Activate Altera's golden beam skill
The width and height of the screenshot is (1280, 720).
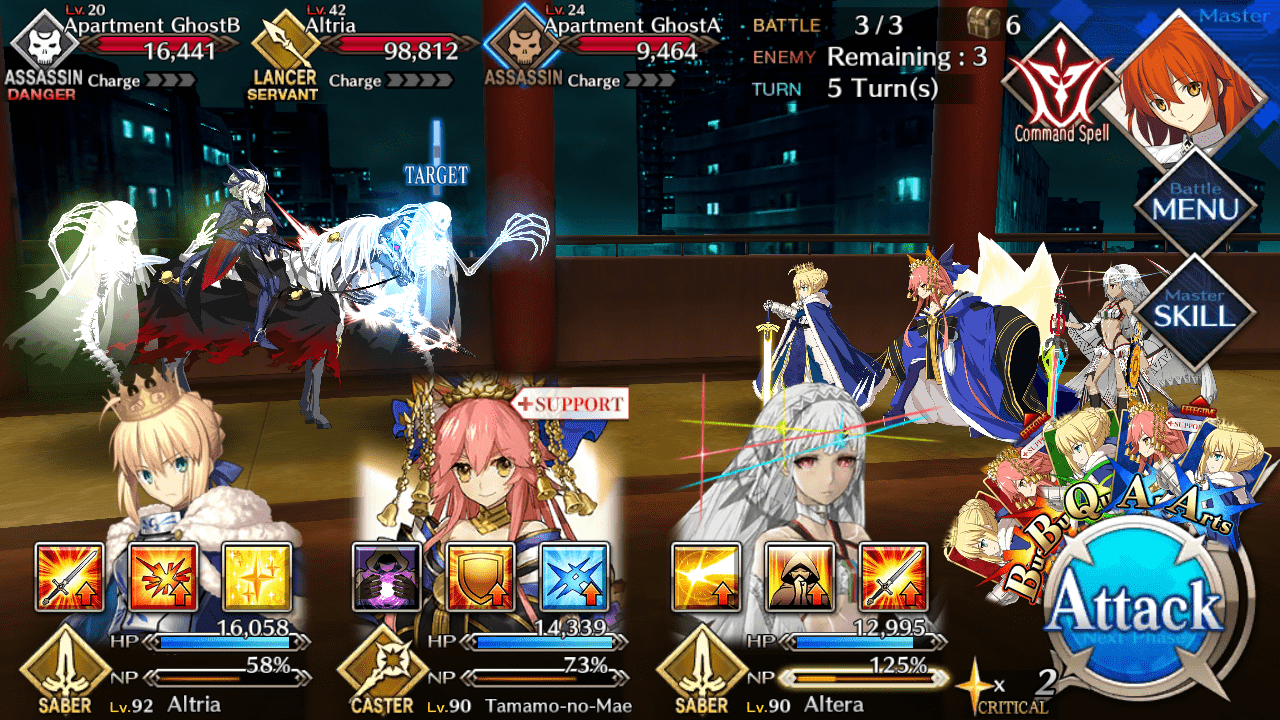(x=706, y=577)
